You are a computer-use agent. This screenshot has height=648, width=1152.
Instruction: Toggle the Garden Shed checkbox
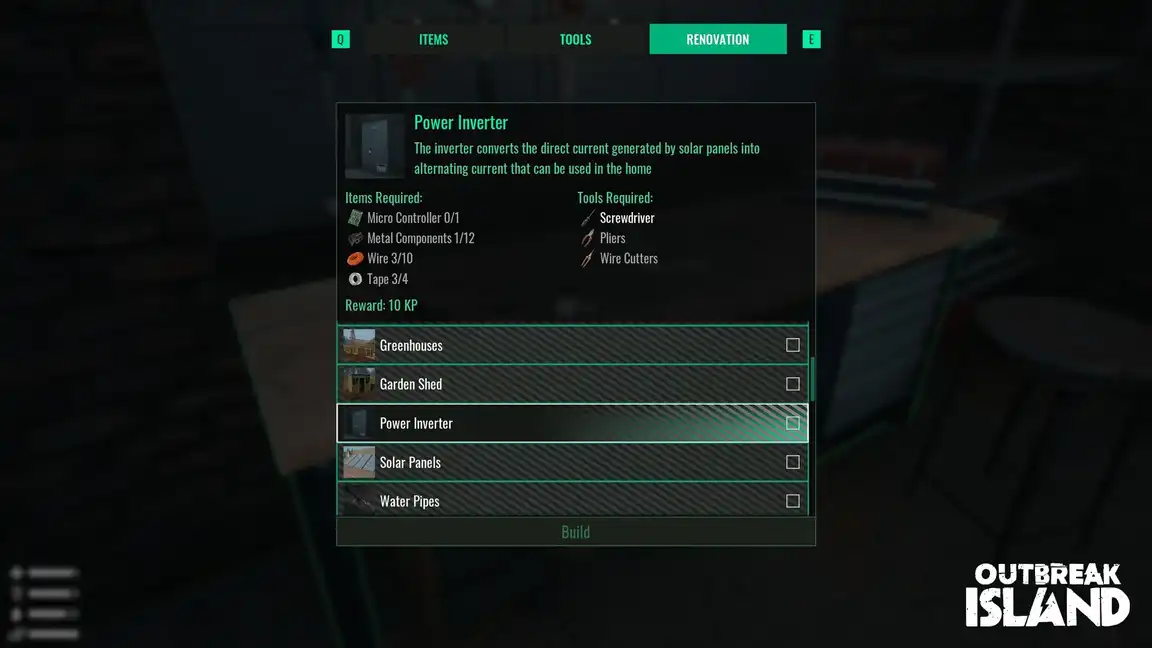click(793, 384)
